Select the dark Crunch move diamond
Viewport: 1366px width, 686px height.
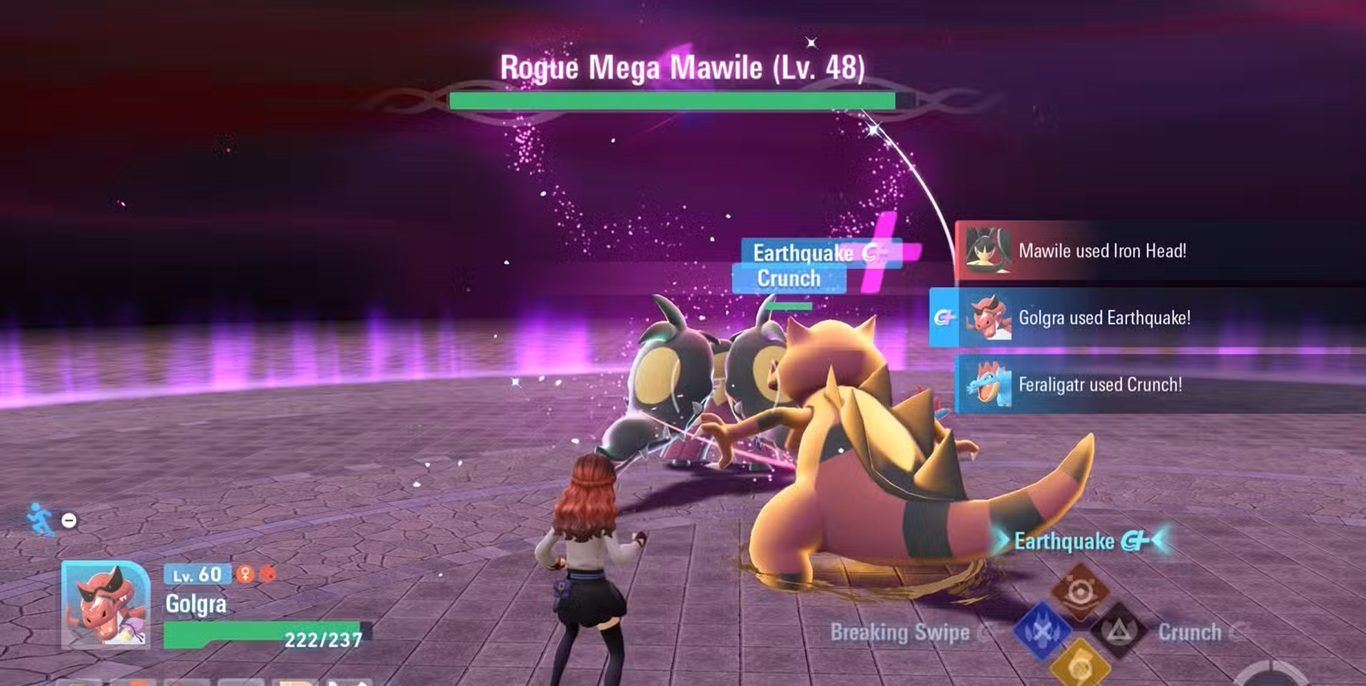click(x=1118, y=632)
